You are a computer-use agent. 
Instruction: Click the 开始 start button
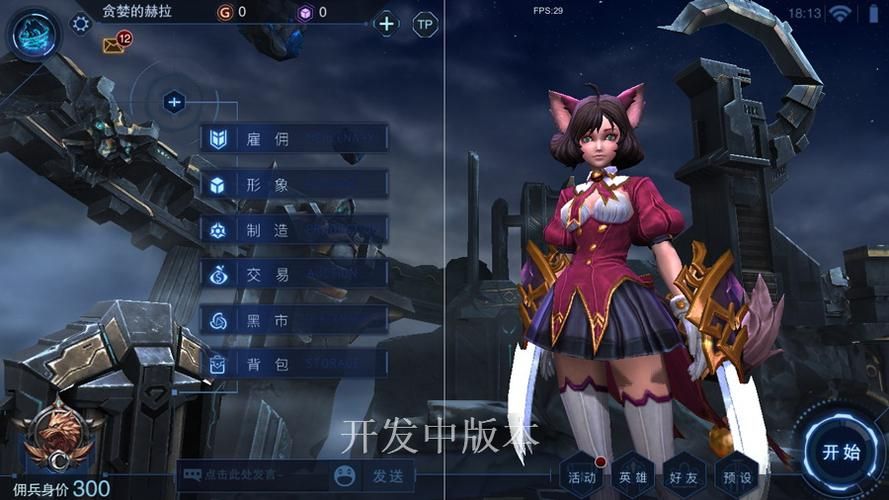point(840,451)
